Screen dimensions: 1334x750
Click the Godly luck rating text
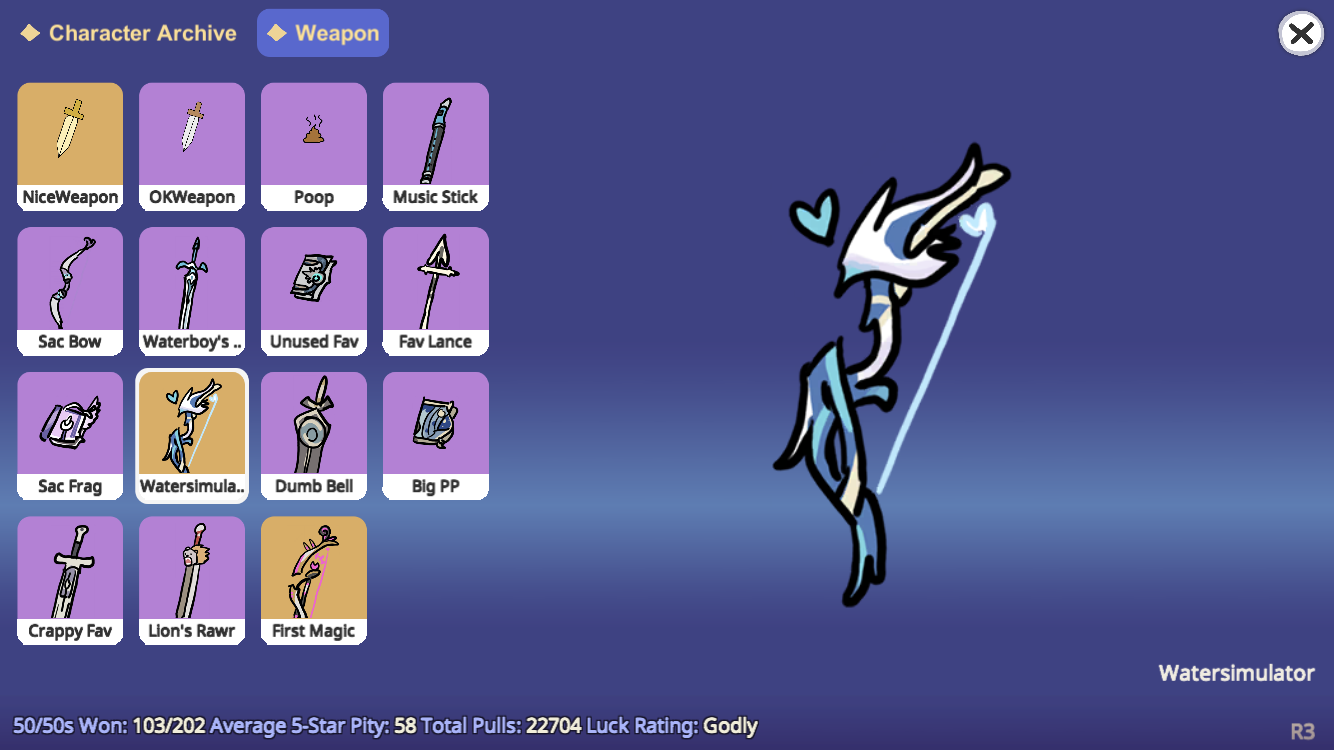coord(730,725)
